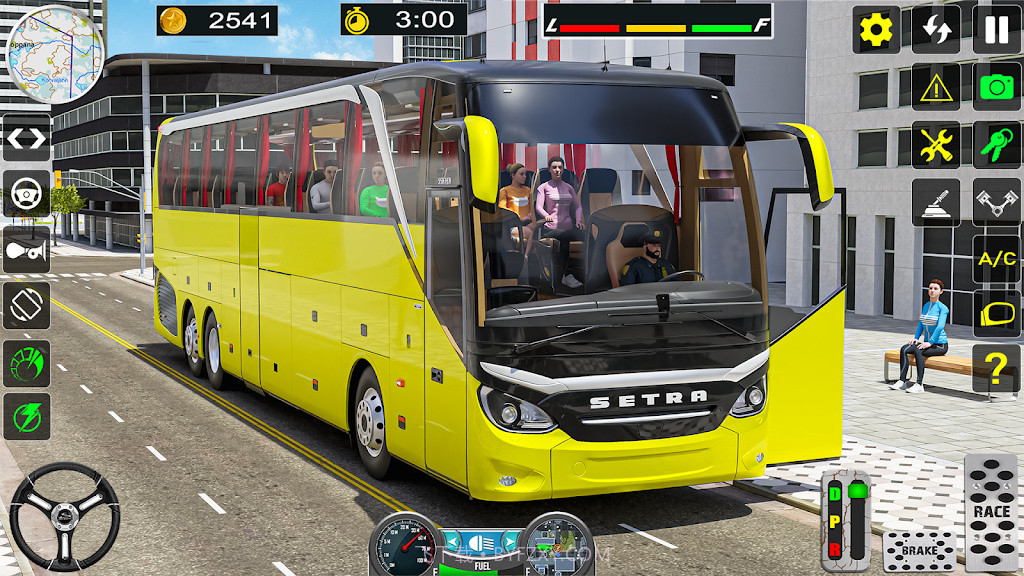1024x576 pixels.
Task: Open the yellow gear settings
Action: click(x=876, y=30)
